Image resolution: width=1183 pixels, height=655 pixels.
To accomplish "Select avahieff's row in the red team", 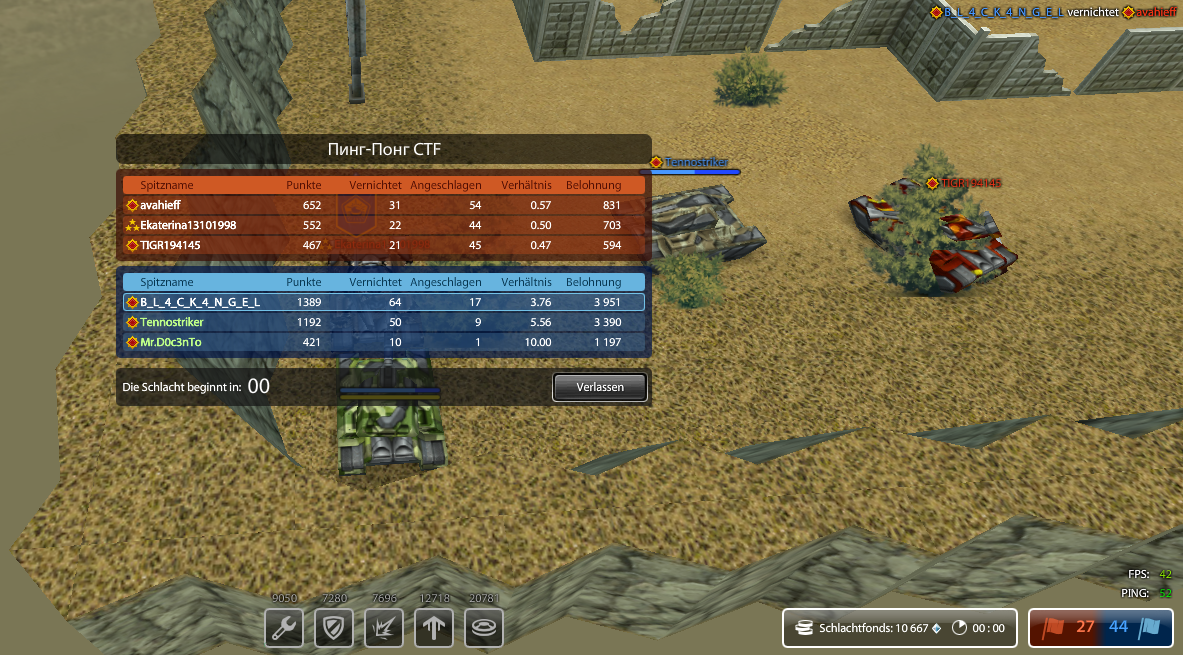I will (x=384, y=205).
